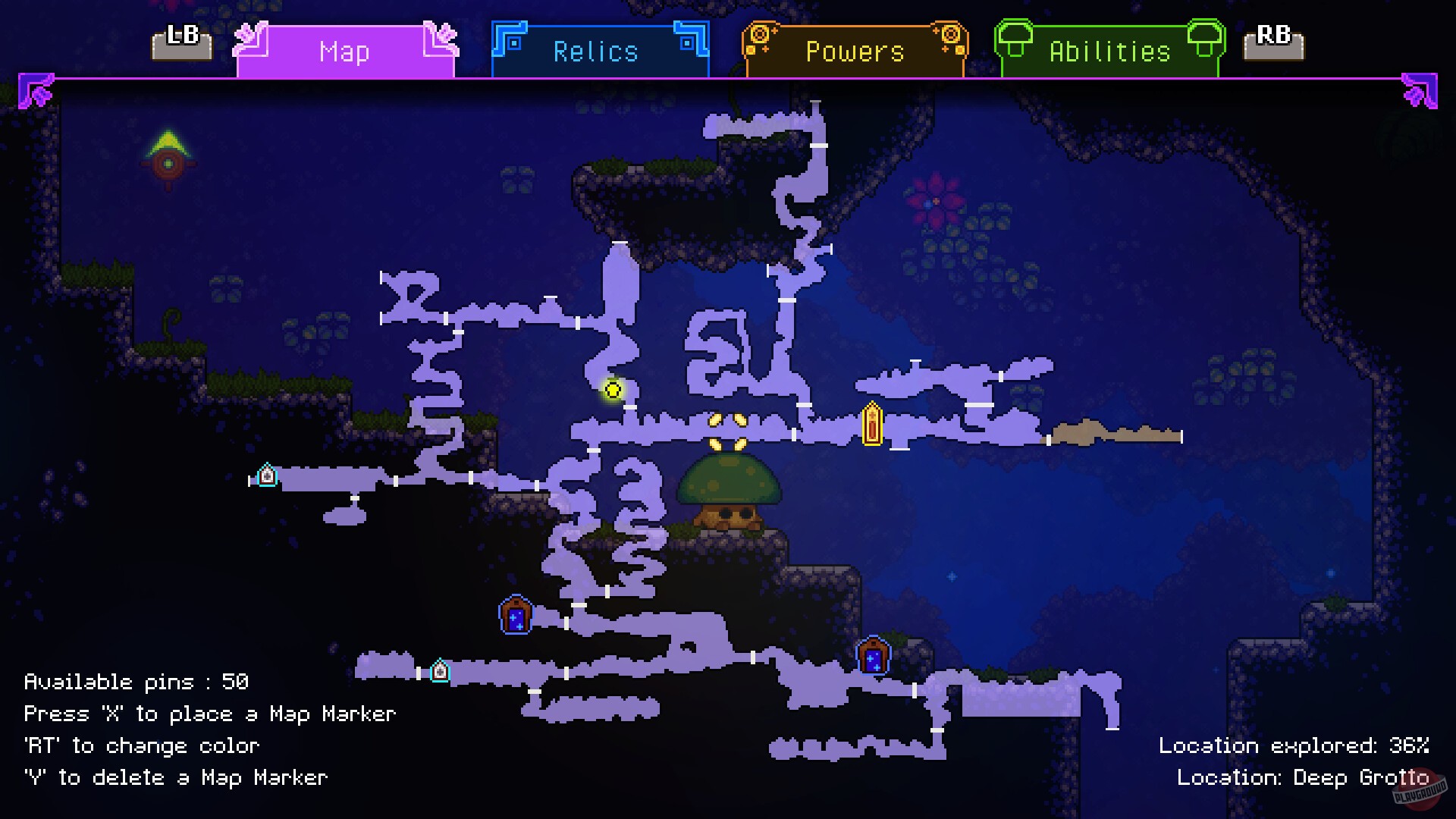Toggle to the Relics tab
This screenshot has height=819, width=1456.
(x=596, y=51)
